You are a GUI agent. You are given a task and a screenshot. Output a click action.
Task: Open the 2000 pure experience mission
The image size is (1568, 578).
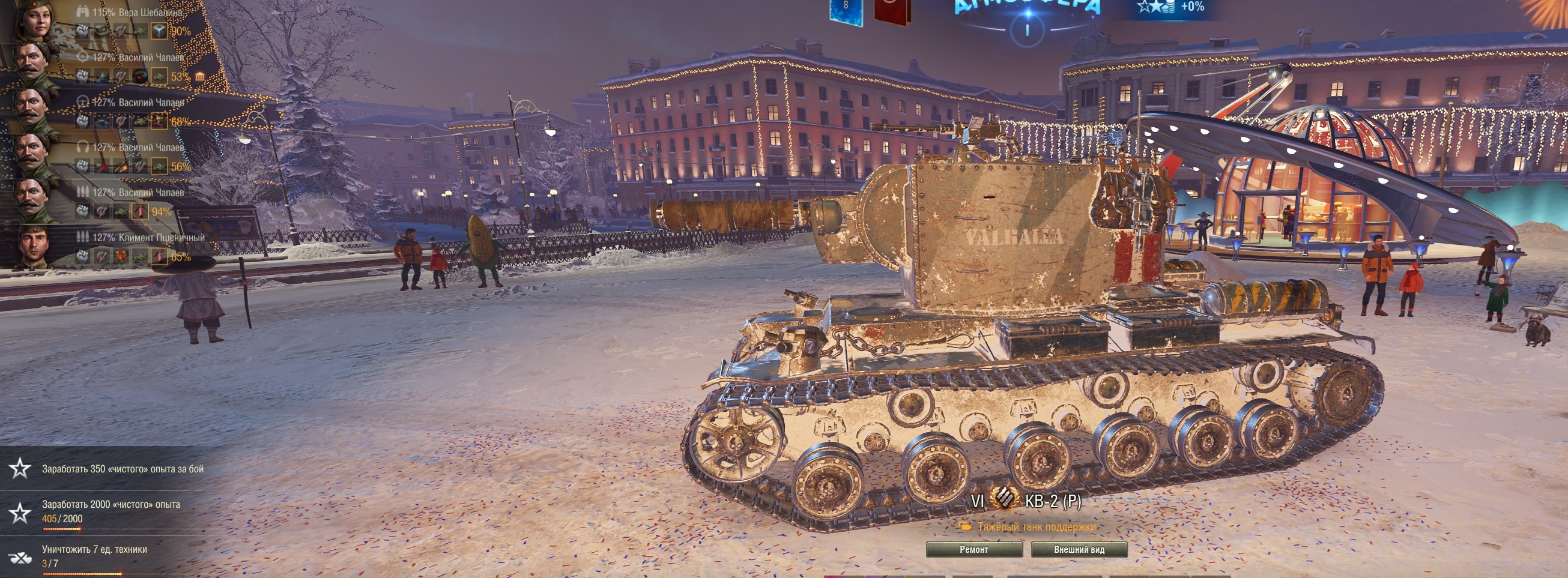point(110,511)
